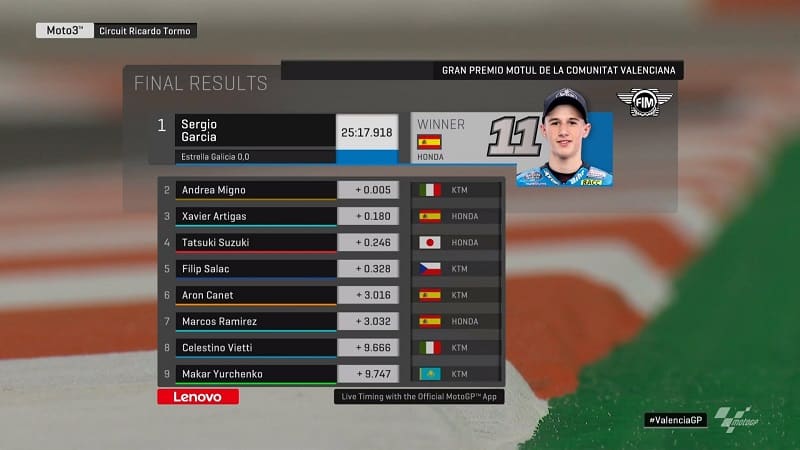
Task: Choose the Xavier Artigas row
Action: point(254,216)
